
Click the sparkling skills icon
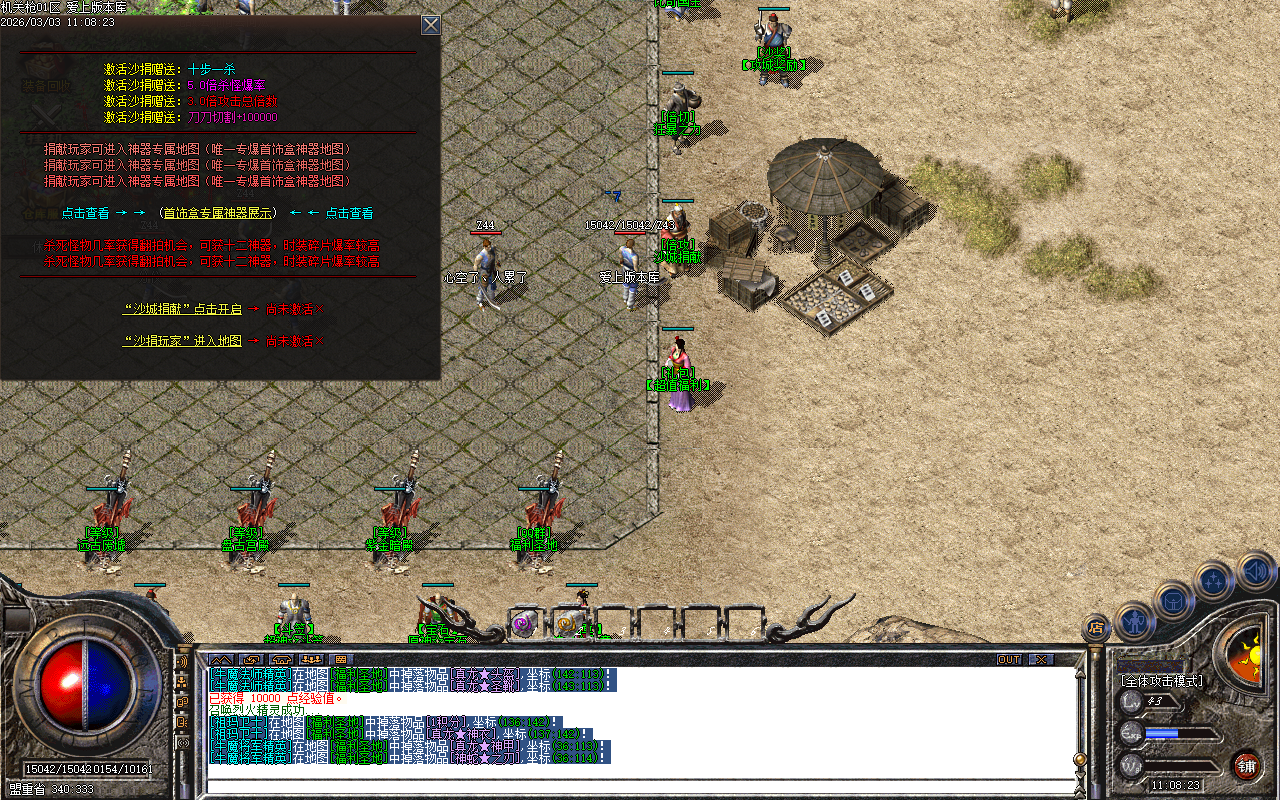click(1212, 582)
